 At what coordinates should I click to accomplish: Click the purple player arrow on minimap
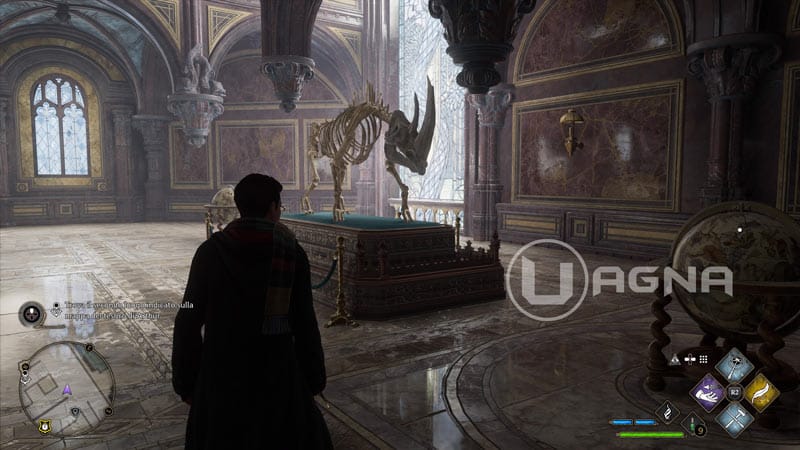(67, 389)
